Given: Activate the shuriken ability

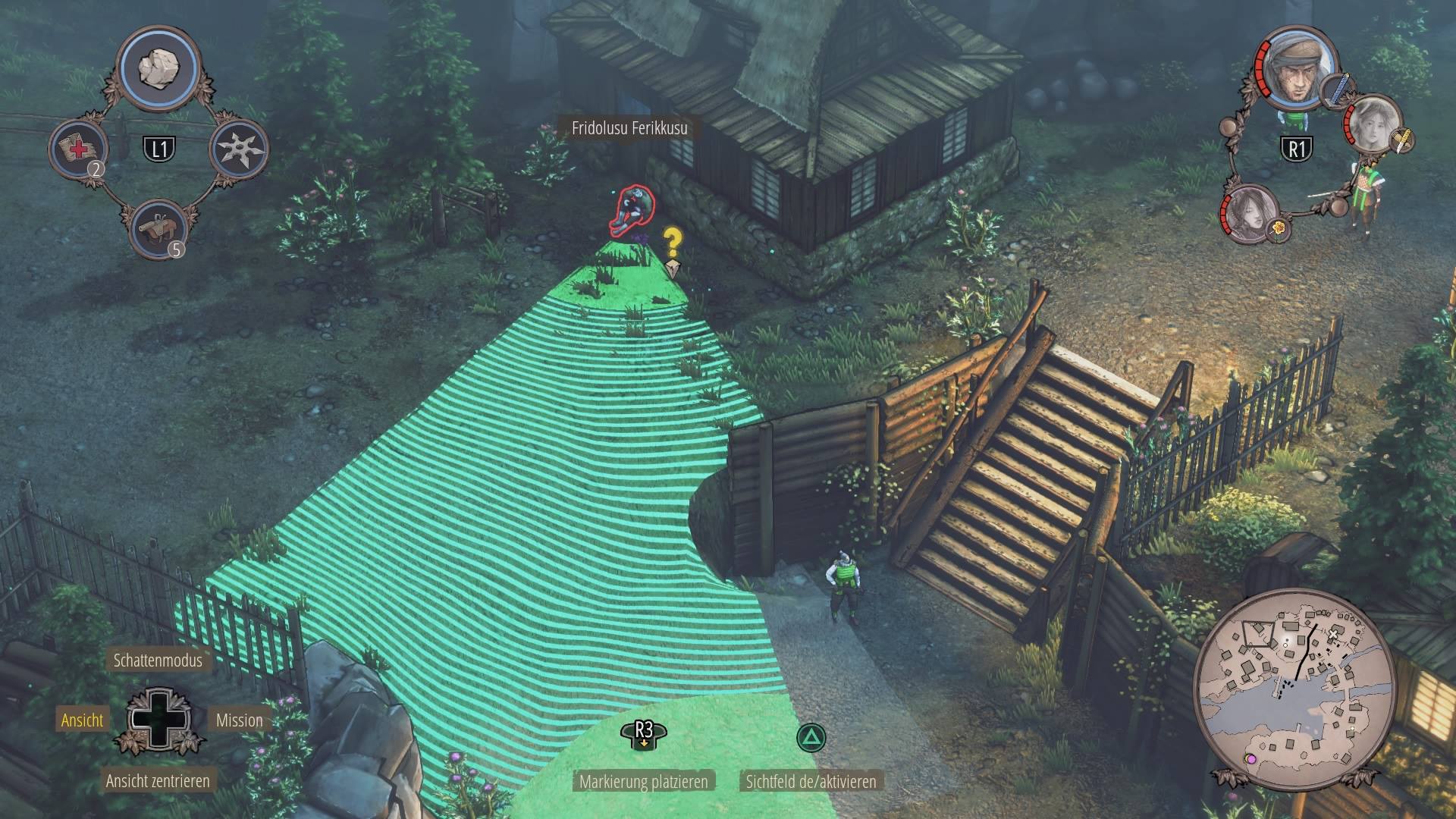Looking at the screenshot, I should coord(240,148).
